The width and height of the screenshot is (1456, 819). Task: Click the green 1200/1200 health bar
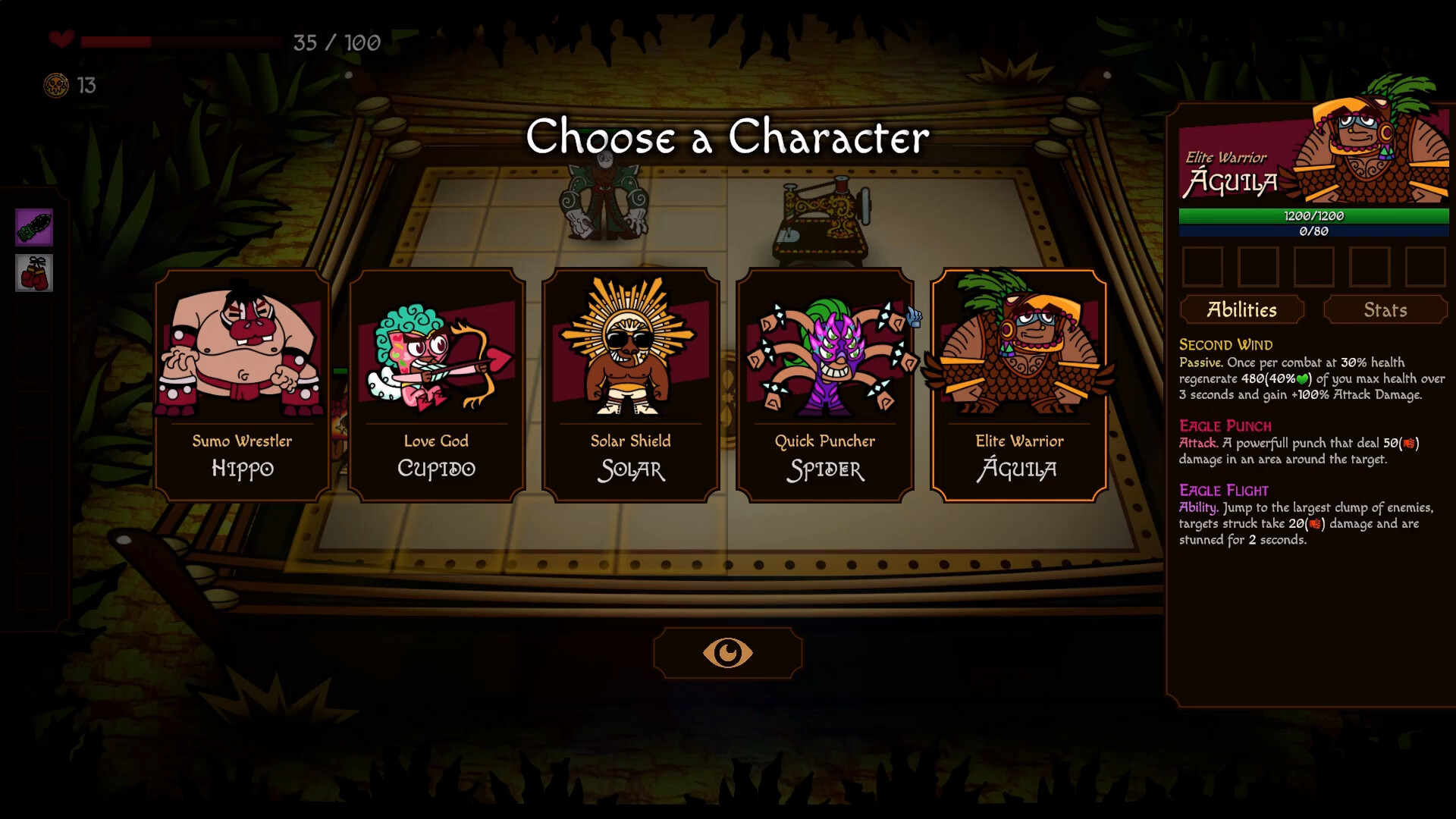pos(1314,216)
